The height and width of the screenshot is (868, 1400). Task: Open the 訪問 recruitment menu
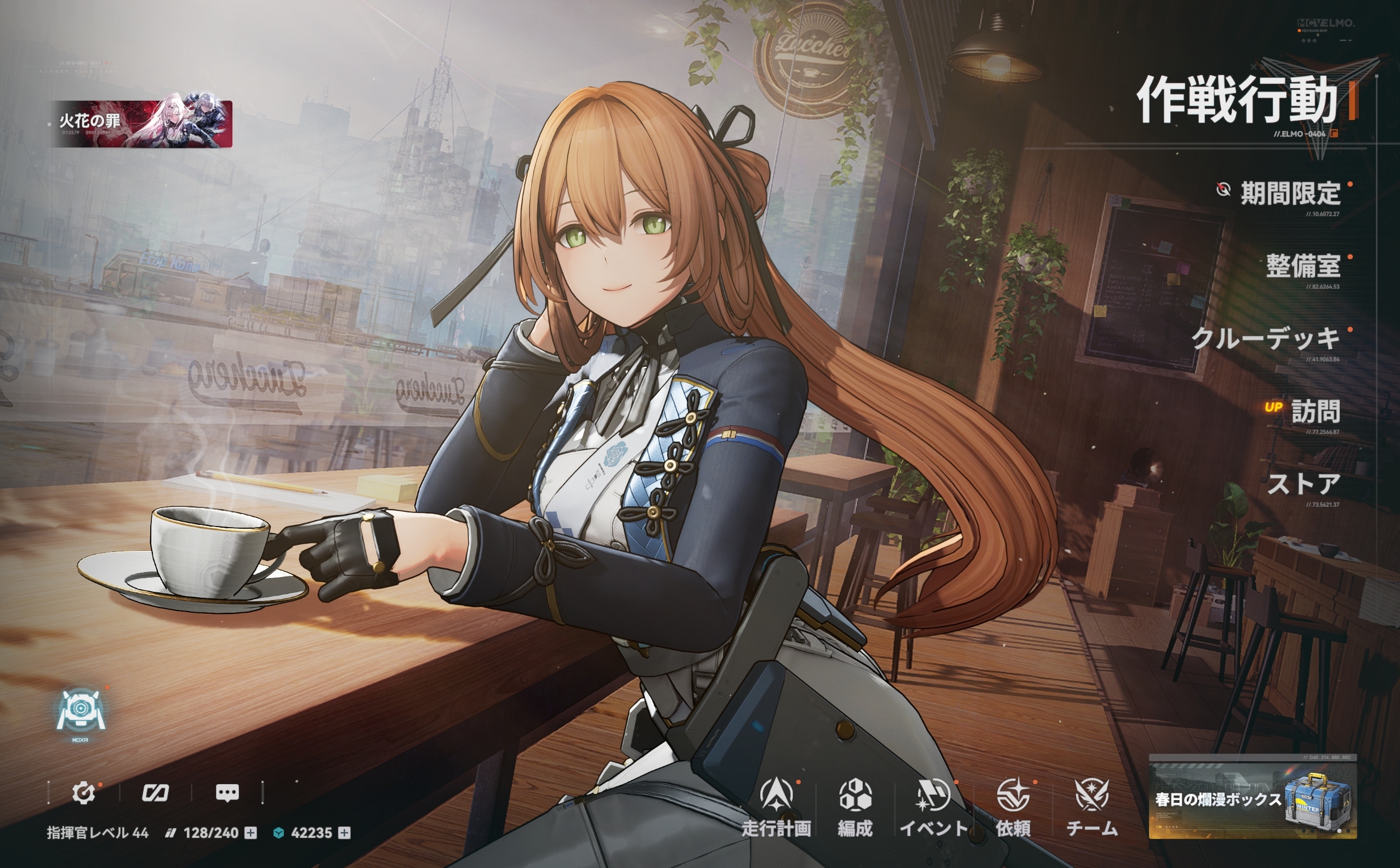(1315, 412)
